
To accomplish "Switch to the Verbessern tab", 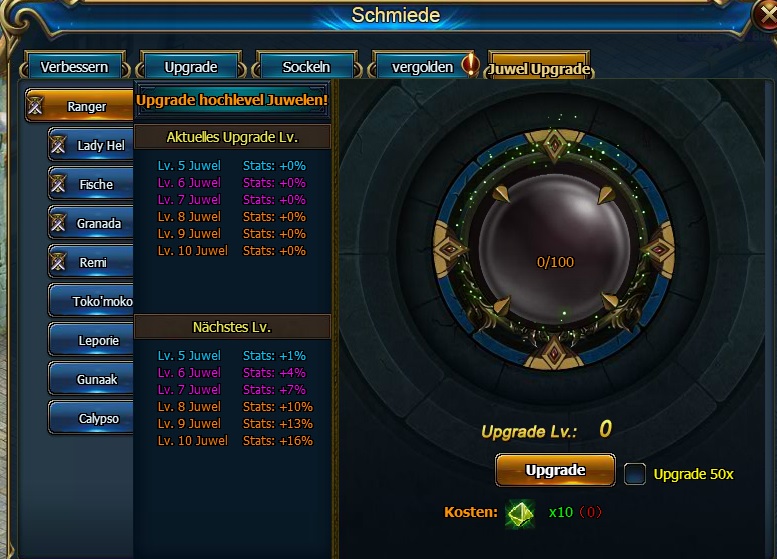I will tap(74, 67).
